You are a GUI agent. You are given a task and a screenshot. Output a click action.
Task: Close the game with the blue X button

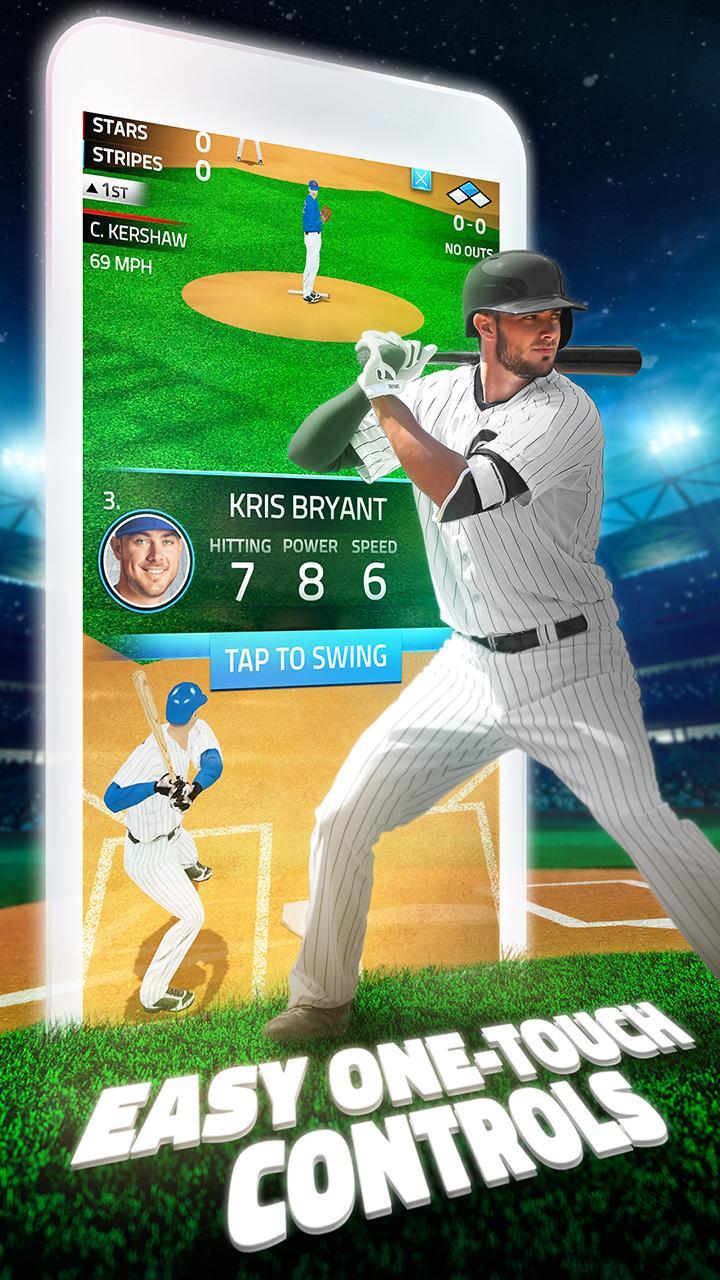pyautogui.click(x=422, y=181)
